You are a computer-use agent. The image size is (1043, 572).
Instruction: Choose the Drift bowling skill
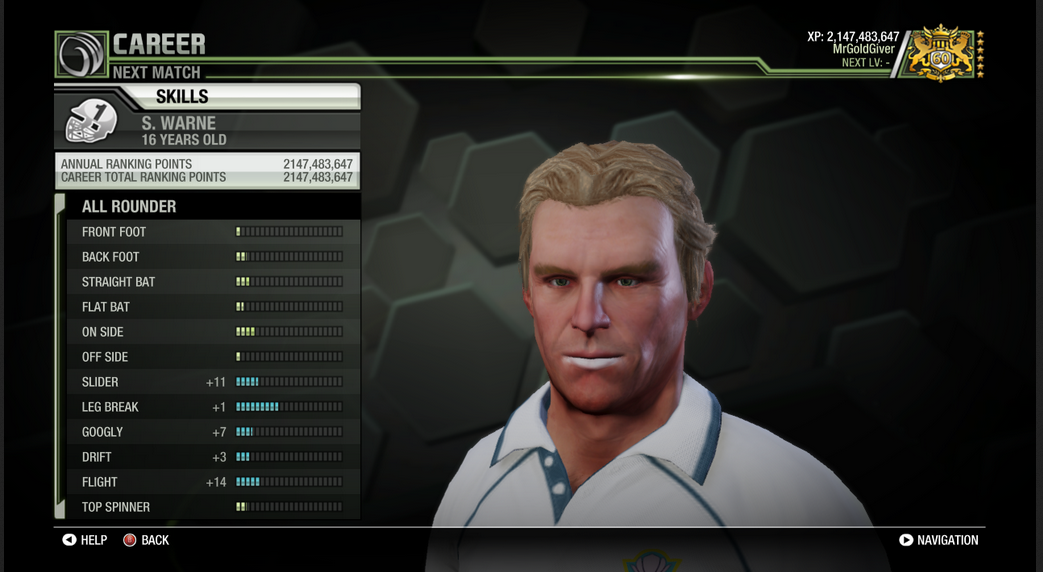coord(212,457)
